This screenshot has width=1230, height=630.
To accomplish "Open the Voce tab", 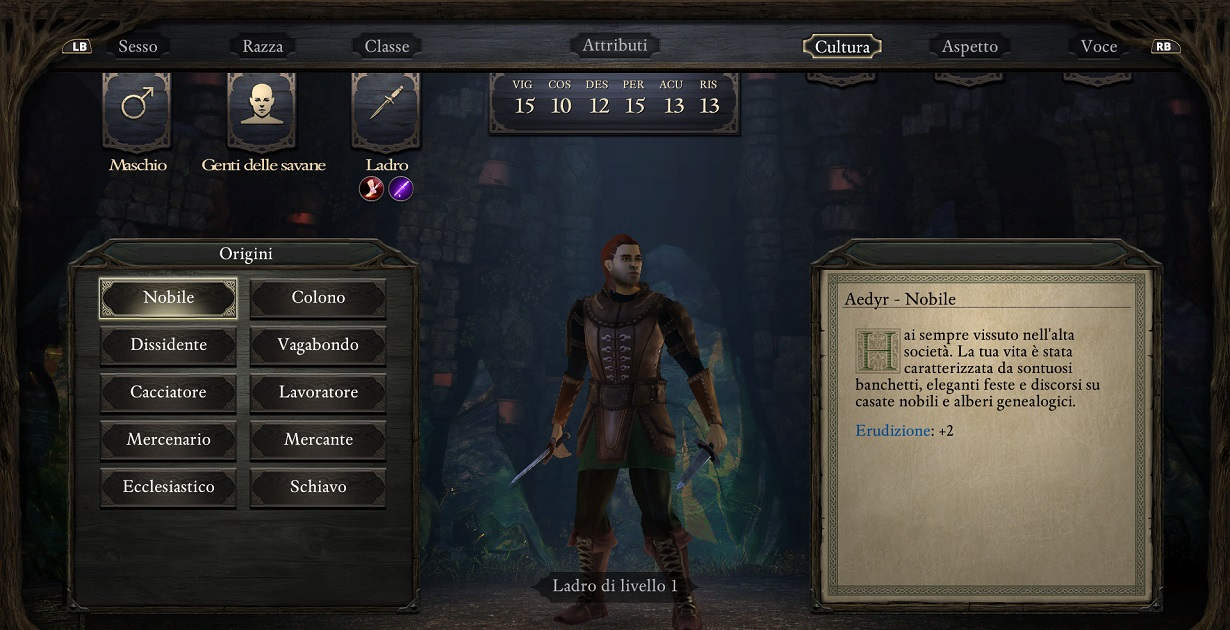I will (1098, 47).
